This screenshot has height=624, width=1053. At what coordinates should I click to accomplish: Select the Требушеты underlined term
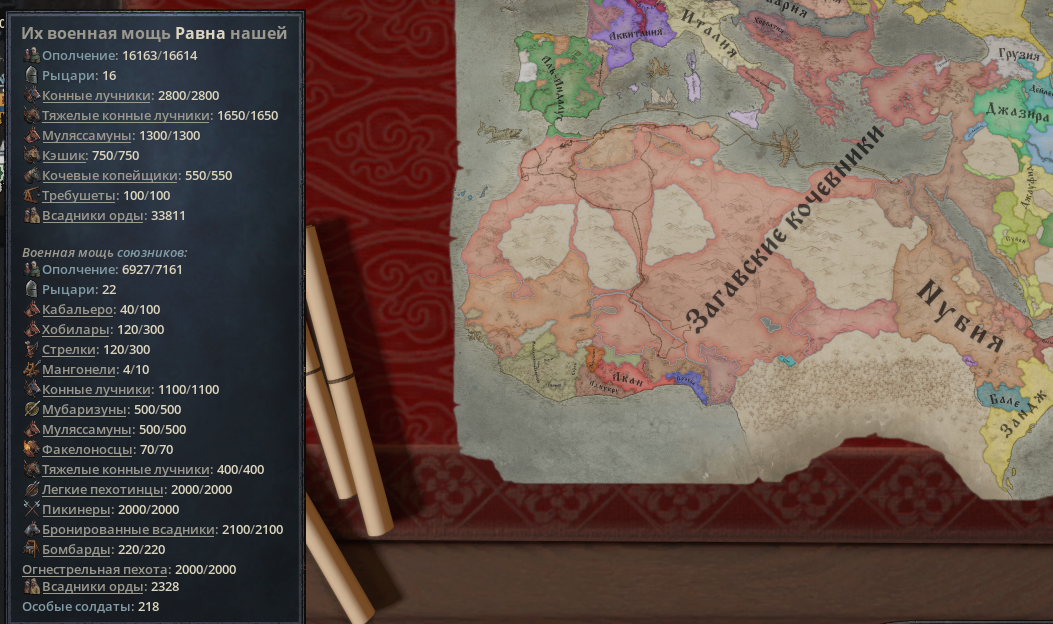click(x=79, y=195)
